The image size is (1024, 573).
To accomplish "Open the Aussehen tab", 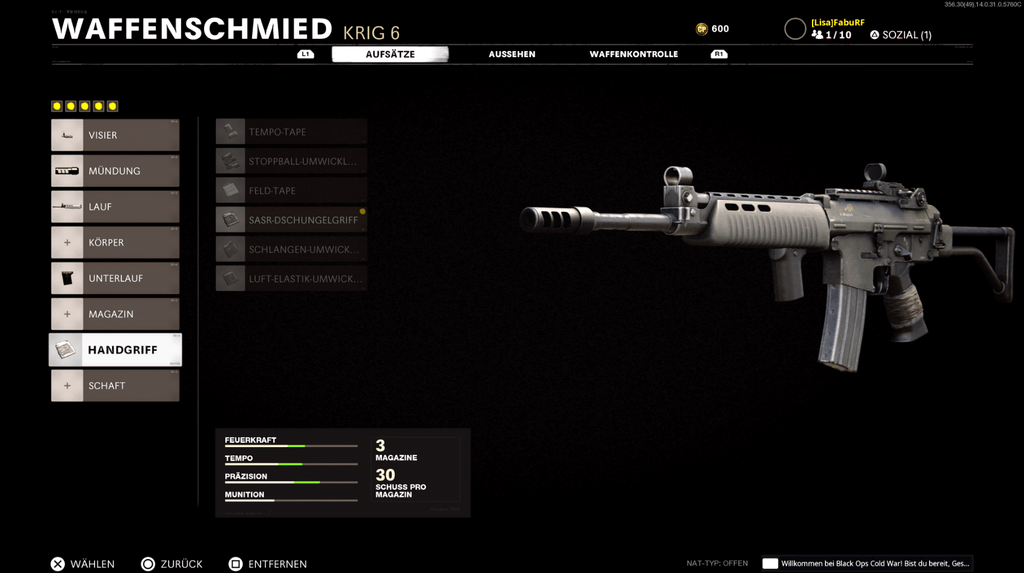I will click(x=512, y=54).
